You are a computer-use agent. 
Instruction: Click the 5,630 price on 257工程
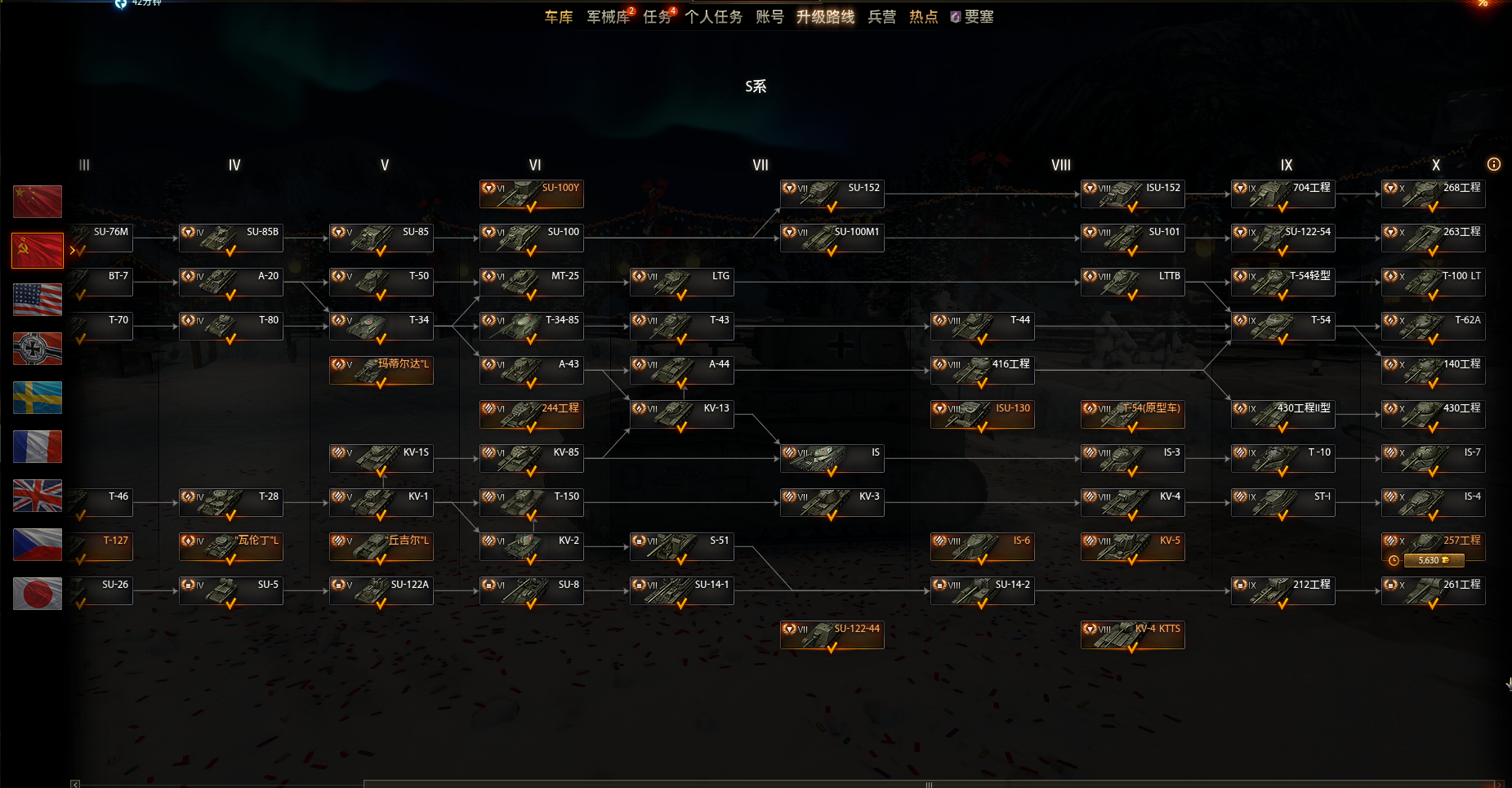(x=1434, y=560)
